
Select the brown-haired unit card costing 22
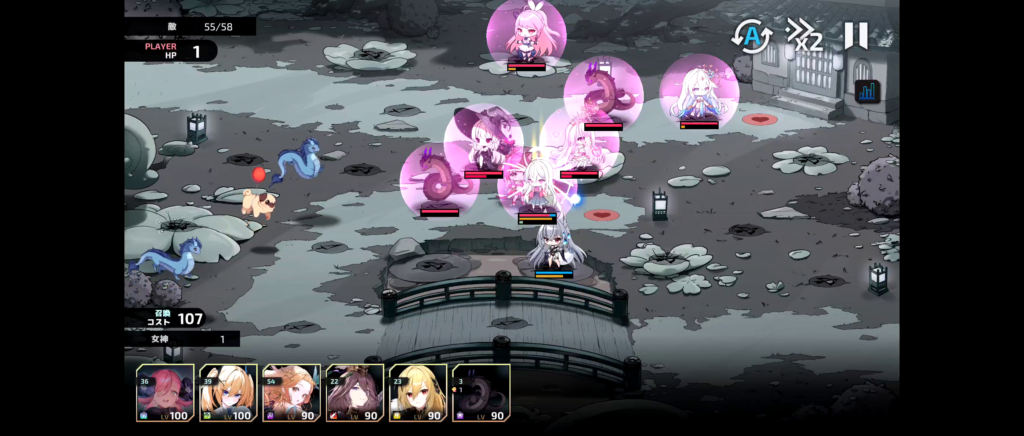[x=354, y=392]
